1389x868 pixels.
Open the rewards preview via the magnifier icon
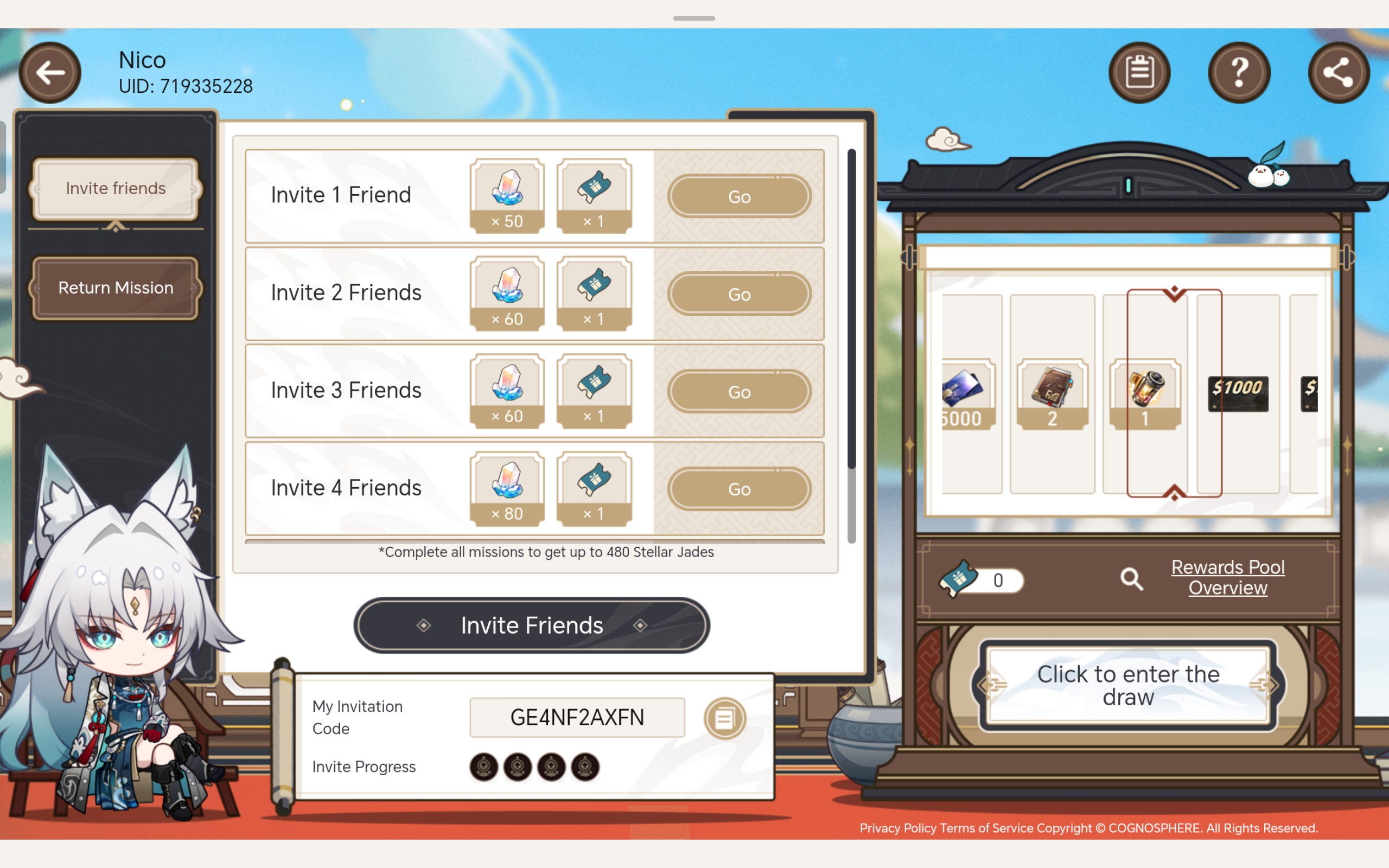coord(1132,578)
